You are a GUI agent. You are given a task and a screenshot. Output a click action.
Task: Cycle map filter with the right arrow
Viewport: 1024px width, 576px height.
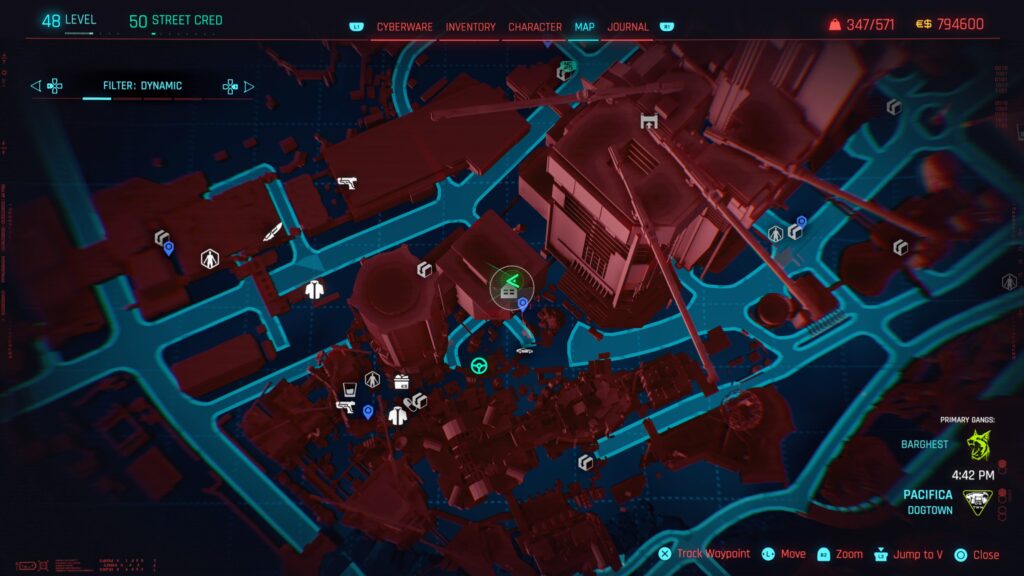(249, 86)
